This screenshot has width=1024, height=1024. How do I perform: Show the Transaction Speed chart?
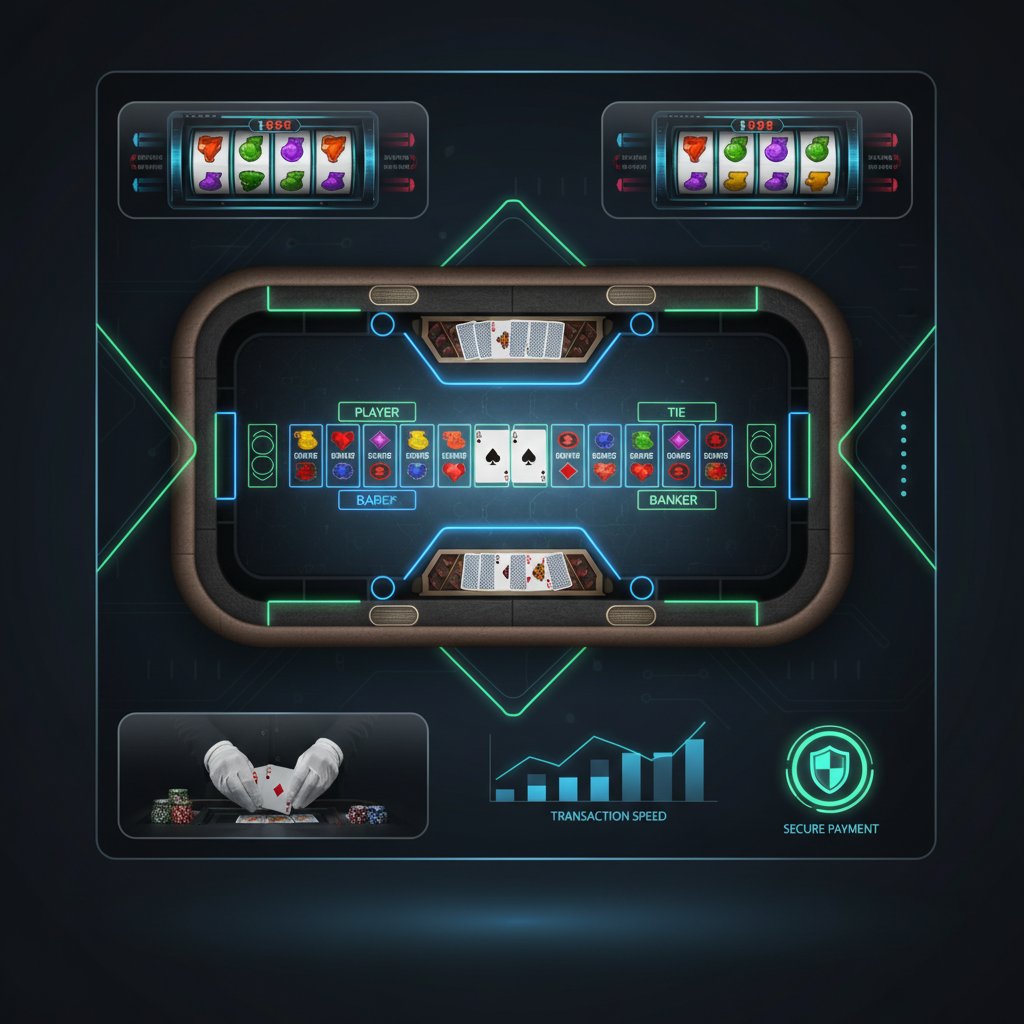(605, 772)
